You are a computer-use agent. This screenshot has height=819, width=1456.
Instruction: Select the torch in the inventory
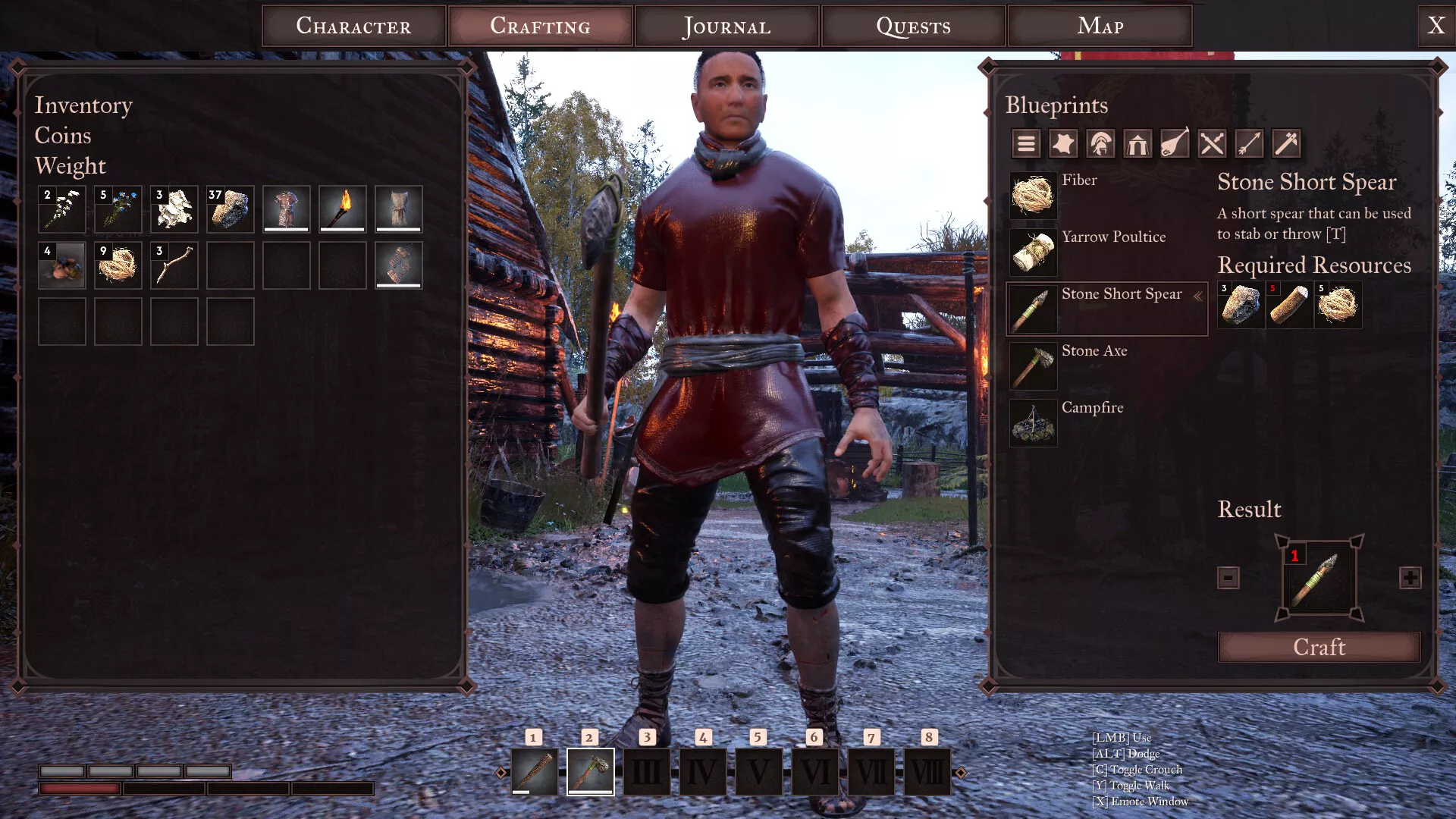click(x=343, y=209)
